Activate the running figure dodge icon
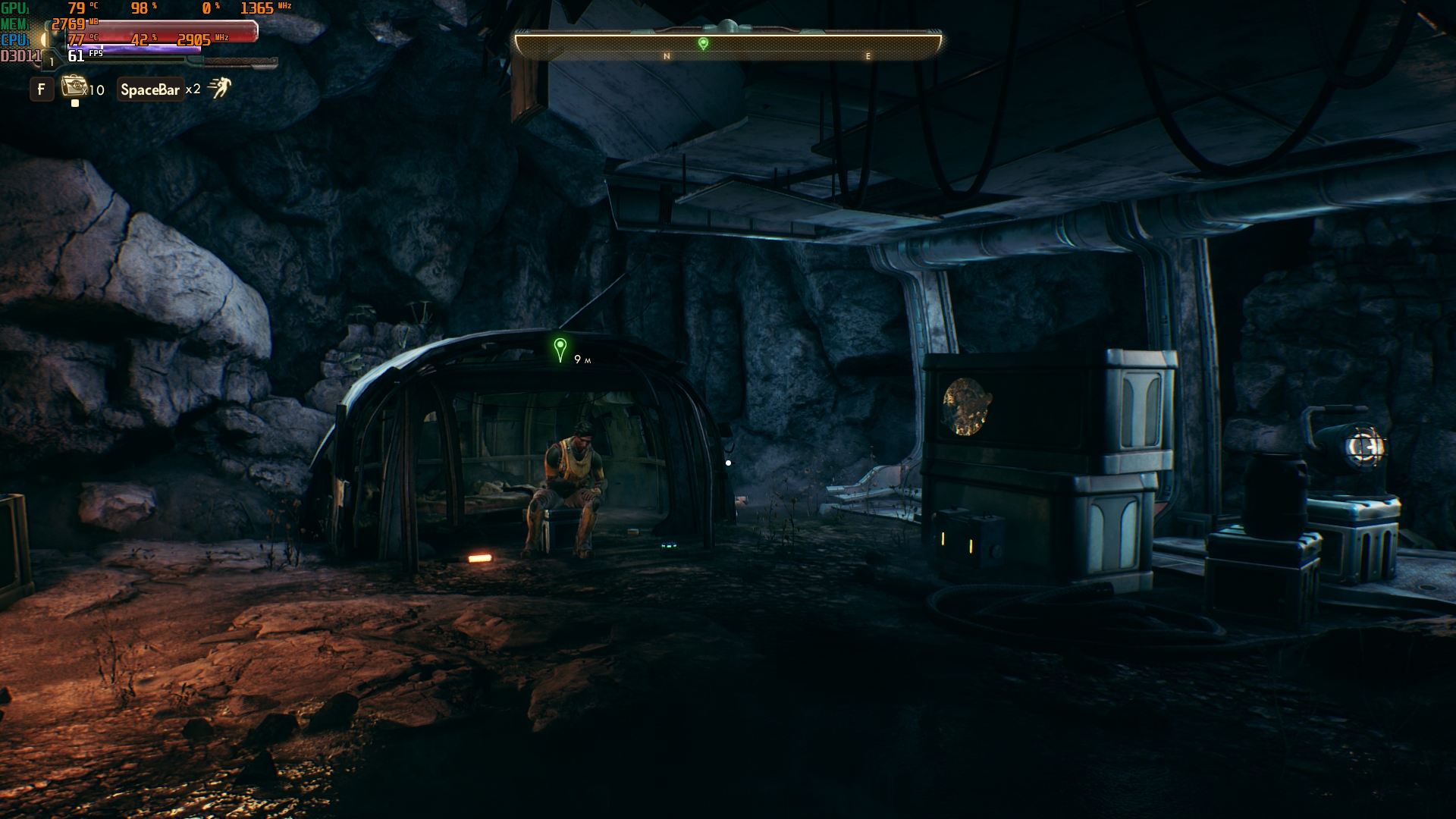Screen dimensions: 1456x819 (219, 88)
